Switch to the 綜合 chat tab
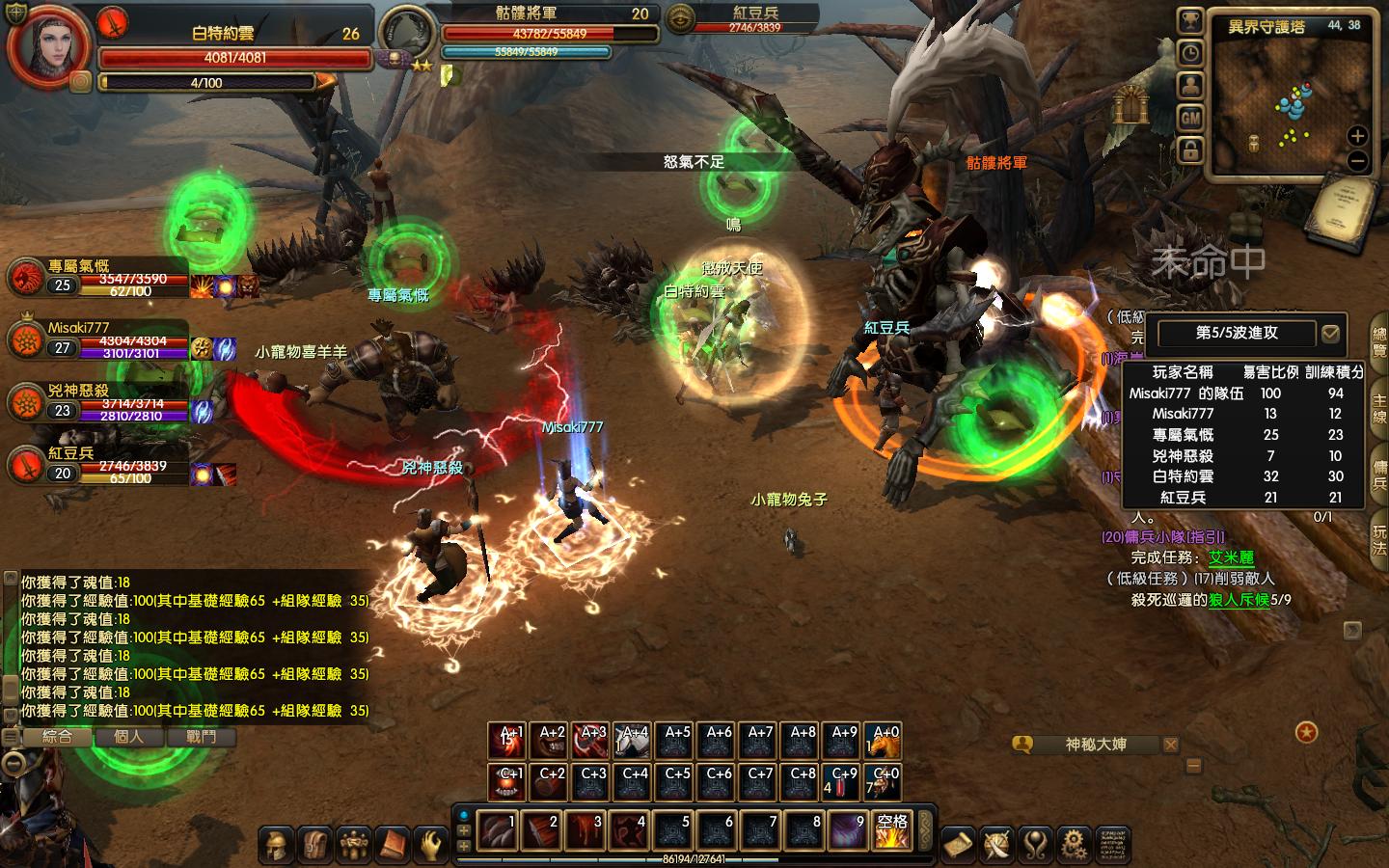This screenshot has width=1389, height=868. point(57,737)
